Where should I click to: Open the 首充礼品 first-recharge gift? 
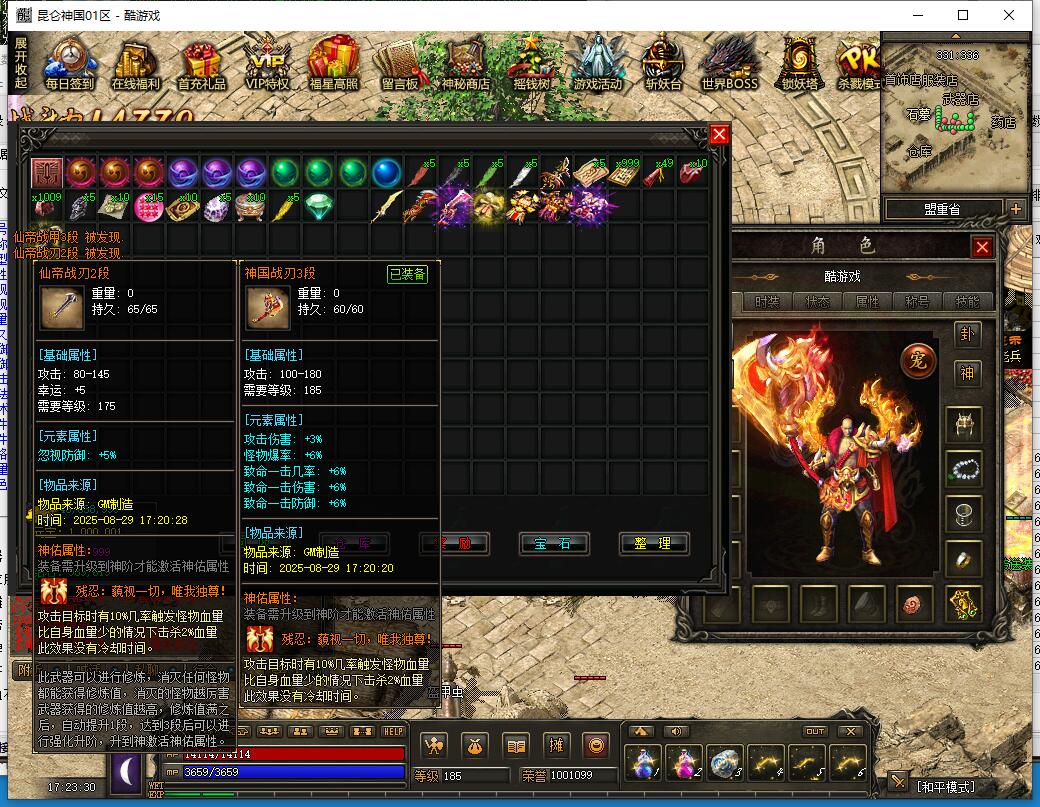click(x=202, y=64)
